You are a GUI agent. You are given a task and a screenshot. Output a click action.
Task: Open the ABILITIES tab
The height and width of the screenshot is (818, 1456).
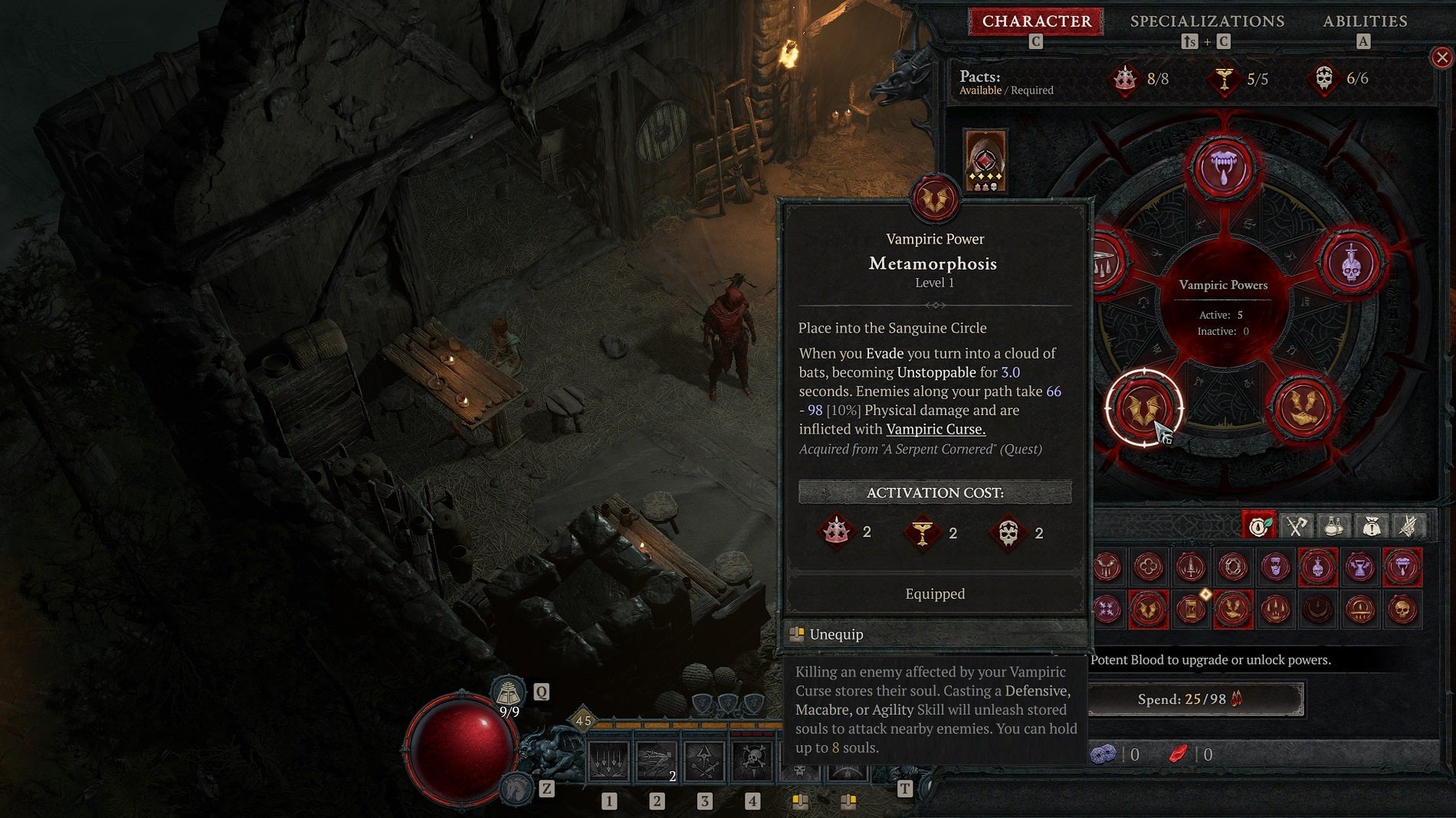pyautogui.click(x=1366, y=21)
